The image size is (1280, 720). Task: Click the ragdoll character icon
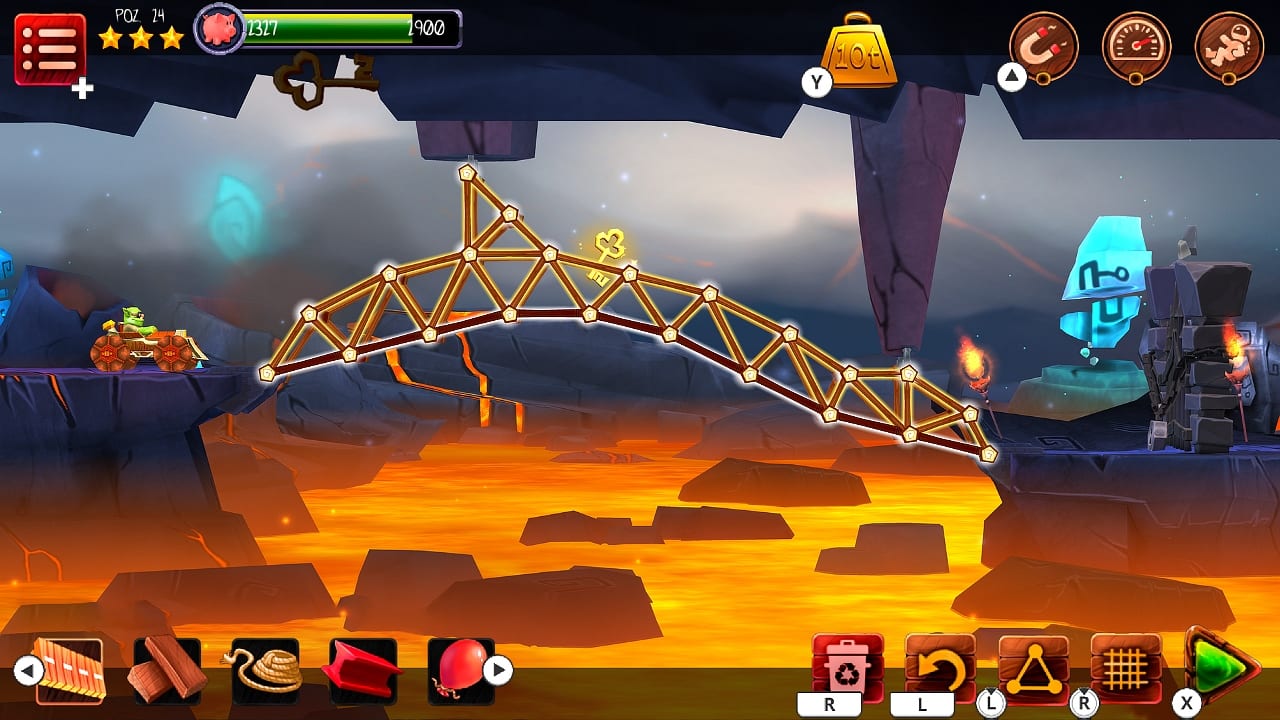tap(1228, 43)
